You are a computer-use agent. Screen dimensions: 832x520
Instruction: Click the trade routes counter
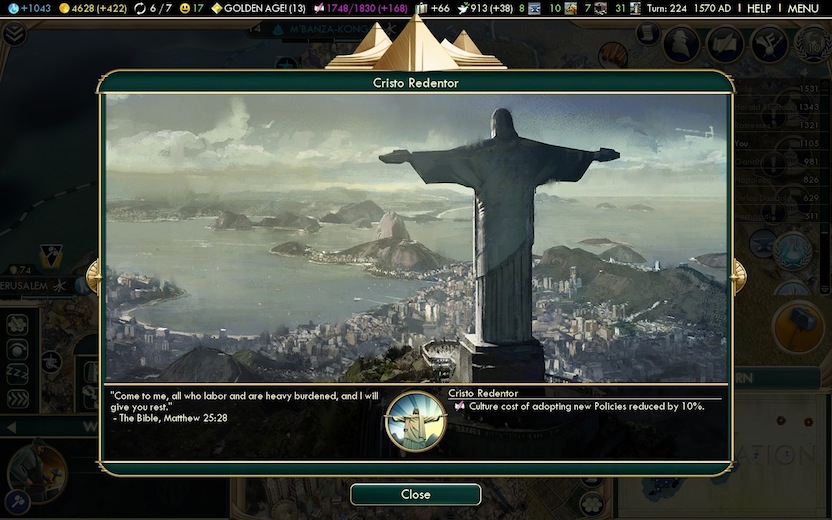click(157, 8)
